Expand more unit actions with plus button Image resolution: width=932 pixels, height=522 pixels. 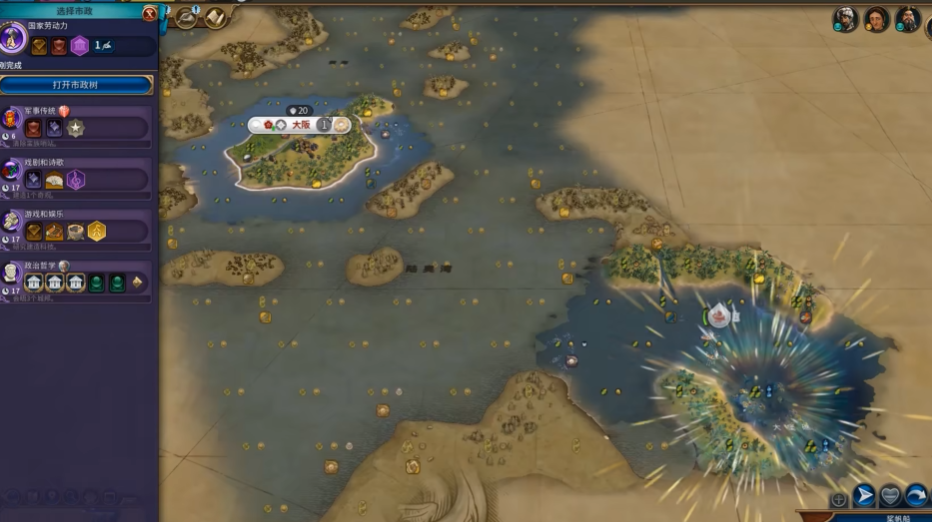click(839, 499)
